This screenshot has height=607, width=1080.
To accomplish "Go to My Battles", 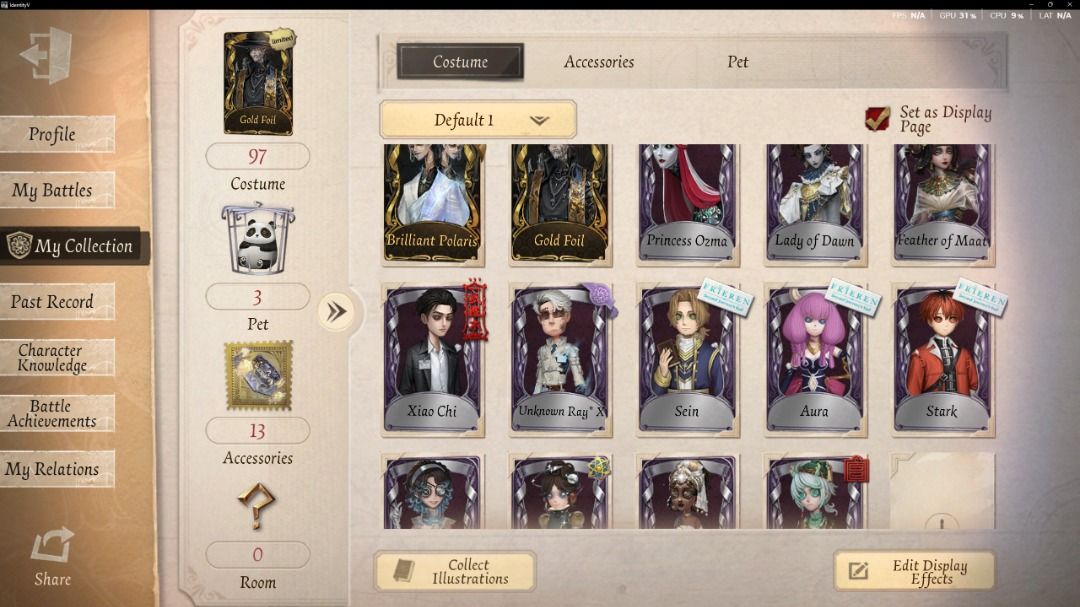I will pos(57,190).
